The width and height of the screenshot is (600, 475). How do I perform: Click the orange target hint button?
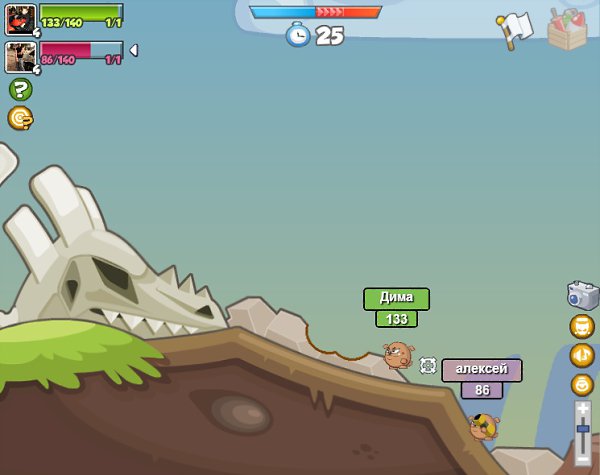[20, 118]
